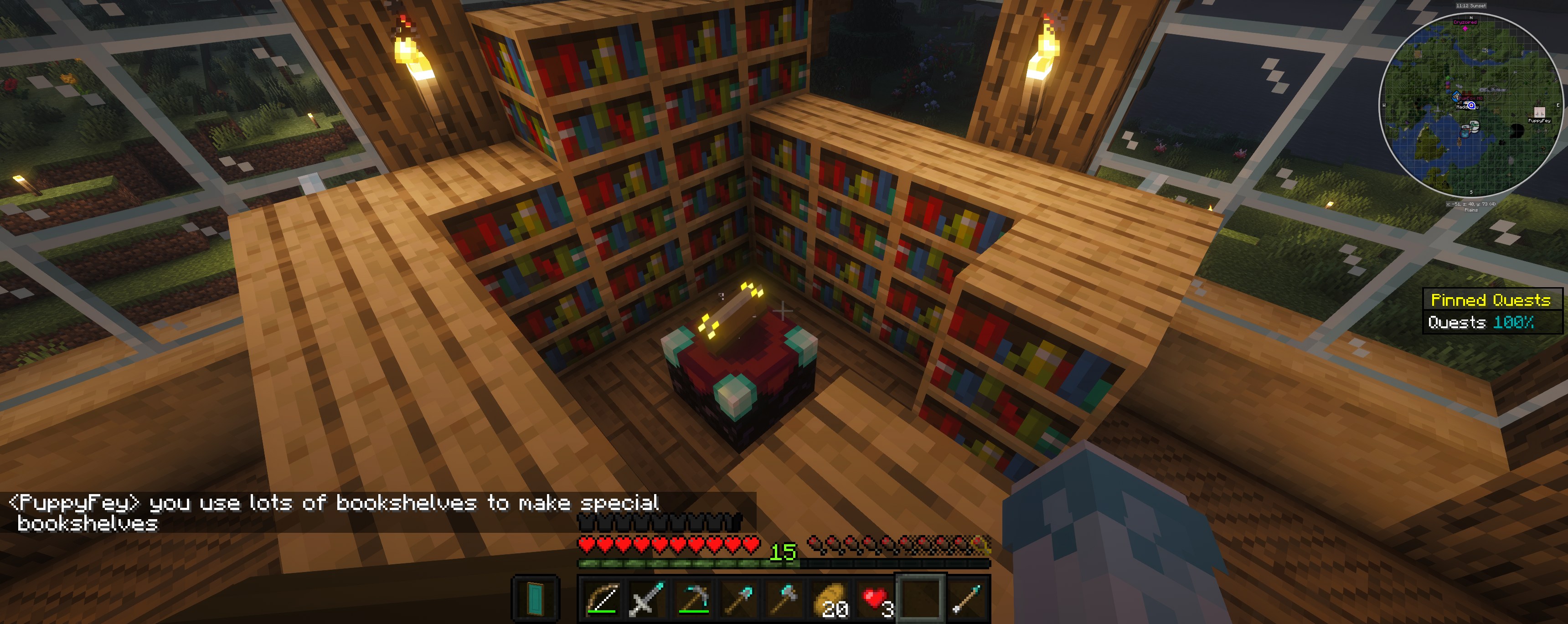Click the Quests 100% tracker entry
This screenshot has width=1568, height=624.
click(1480, 322)
